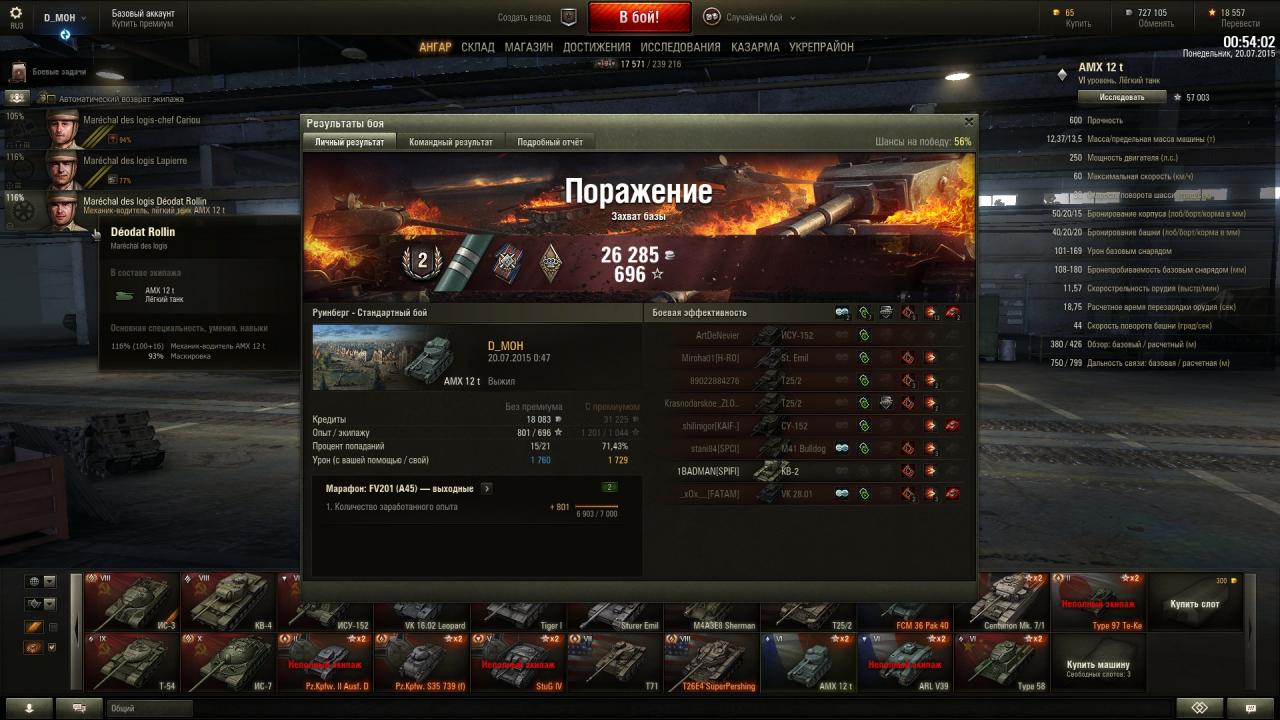Start battle with the red «В бой!» button

[x=639, y=17]
